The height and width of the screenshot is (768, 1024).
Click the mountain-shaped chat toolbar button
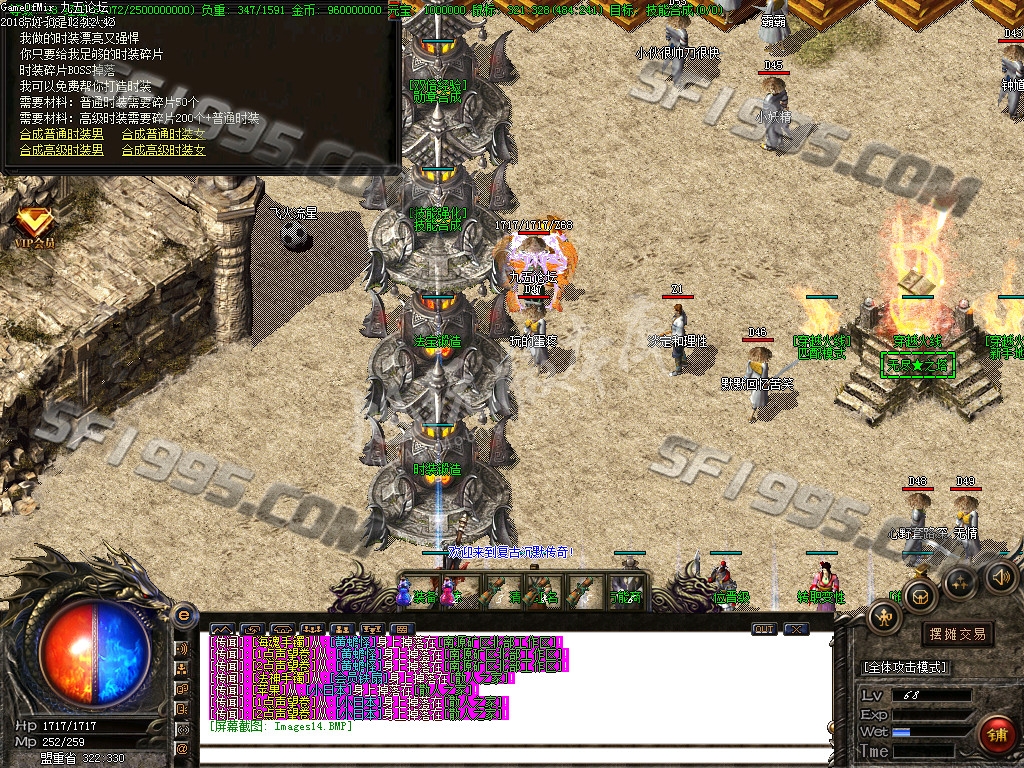click(222, 629)
